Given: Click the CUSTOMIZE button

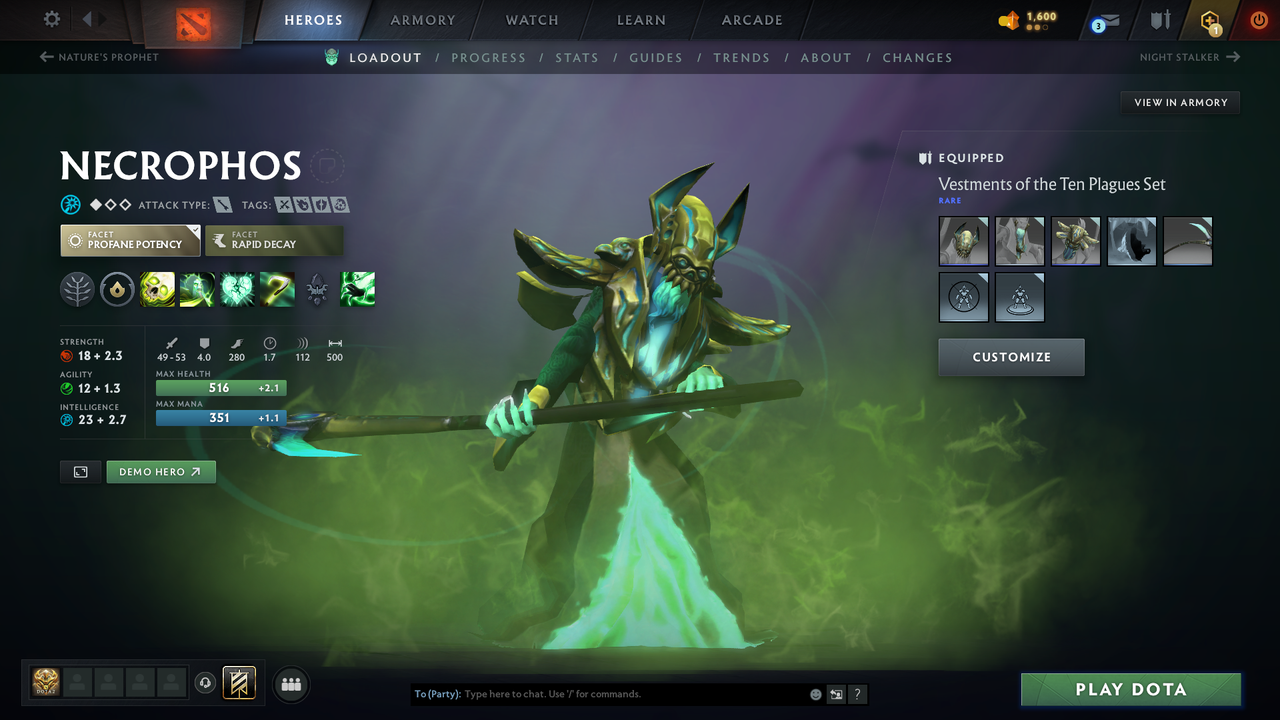Looking at the screenshot, I should point(1011,357).
